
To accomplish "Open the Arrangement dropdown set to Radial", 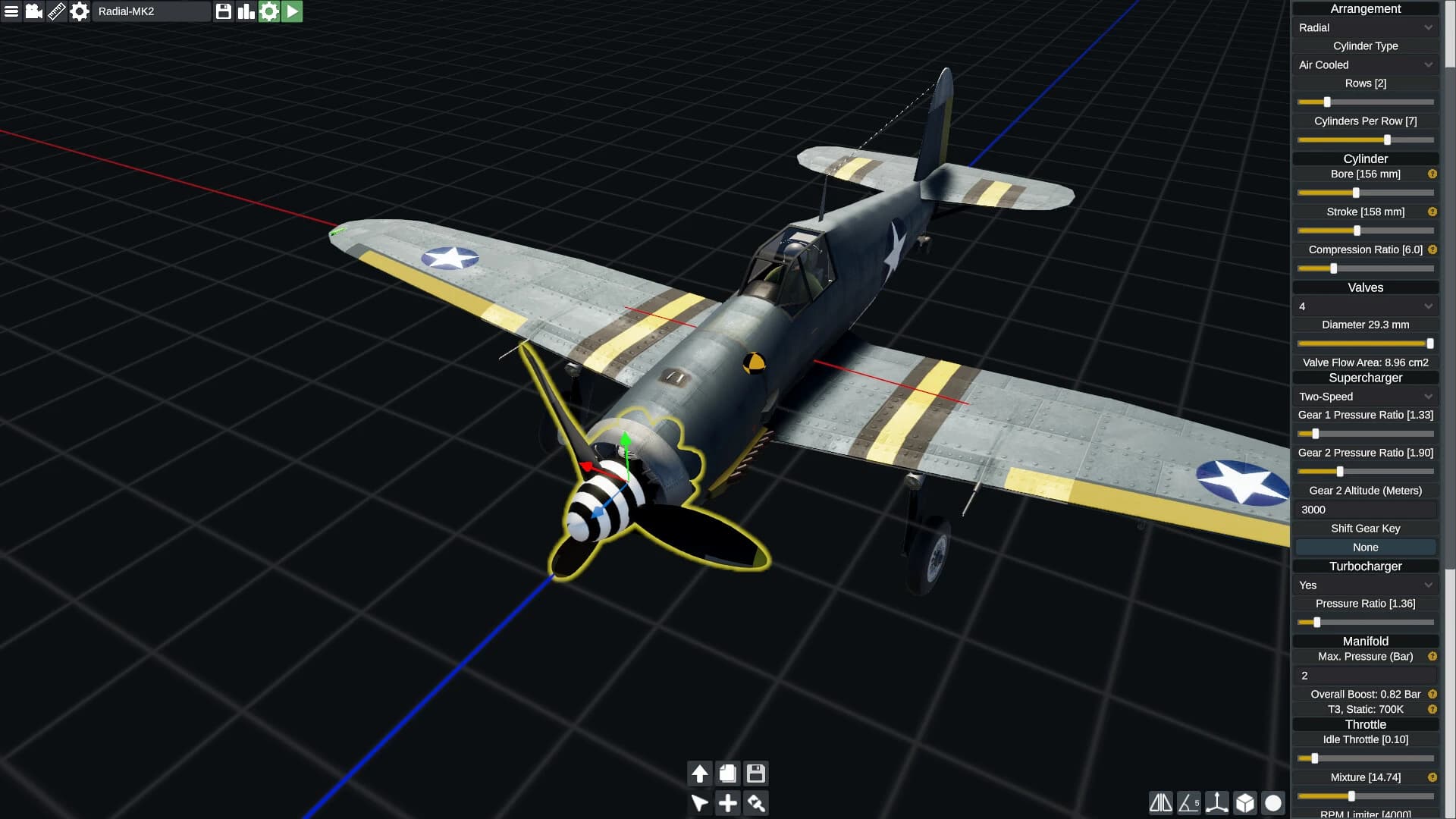I will pyautogui.click(x=1365, y=27).
